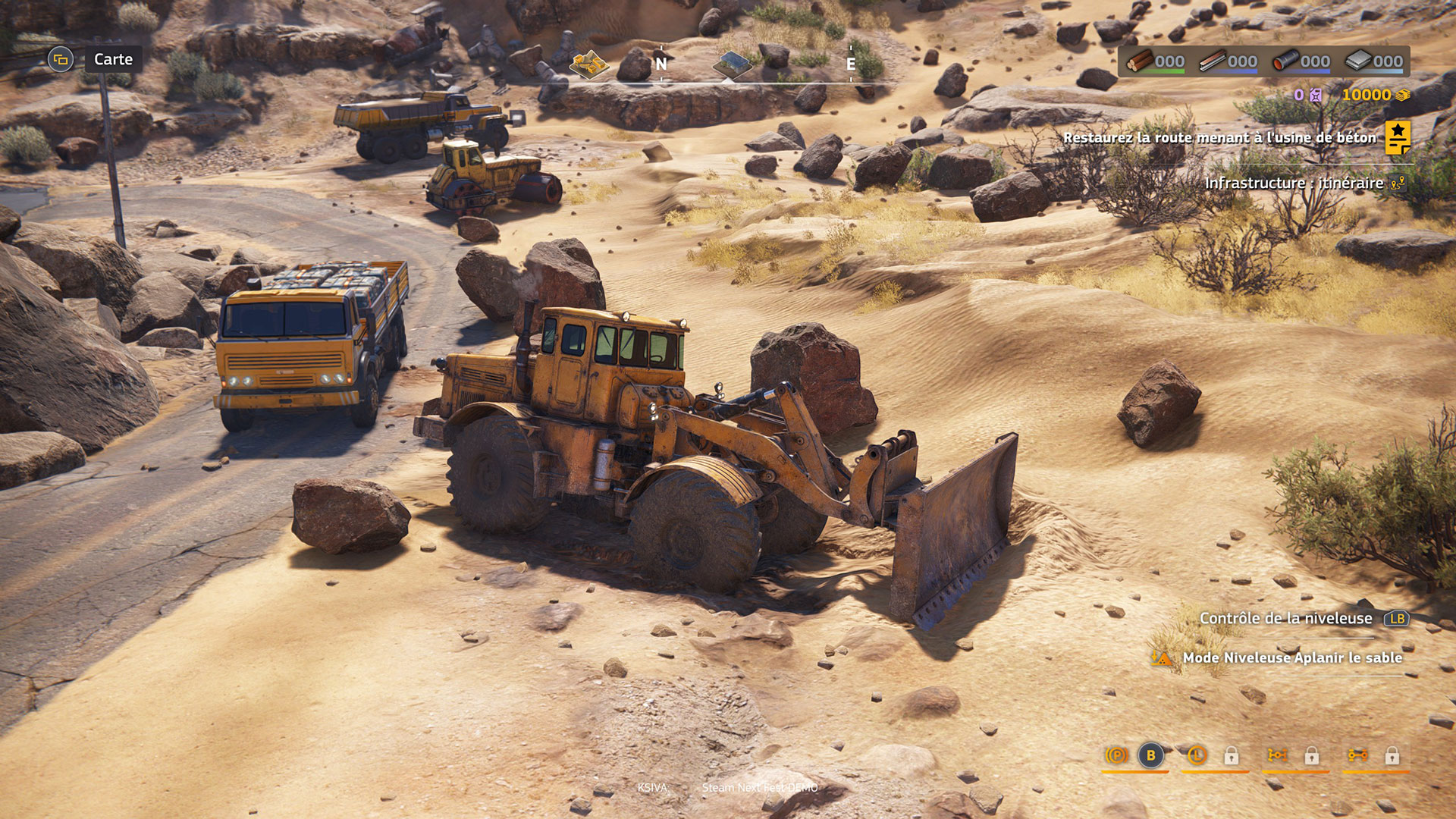
Task: Click the concrete slabs resource icon
Action: coord(1358,61)
